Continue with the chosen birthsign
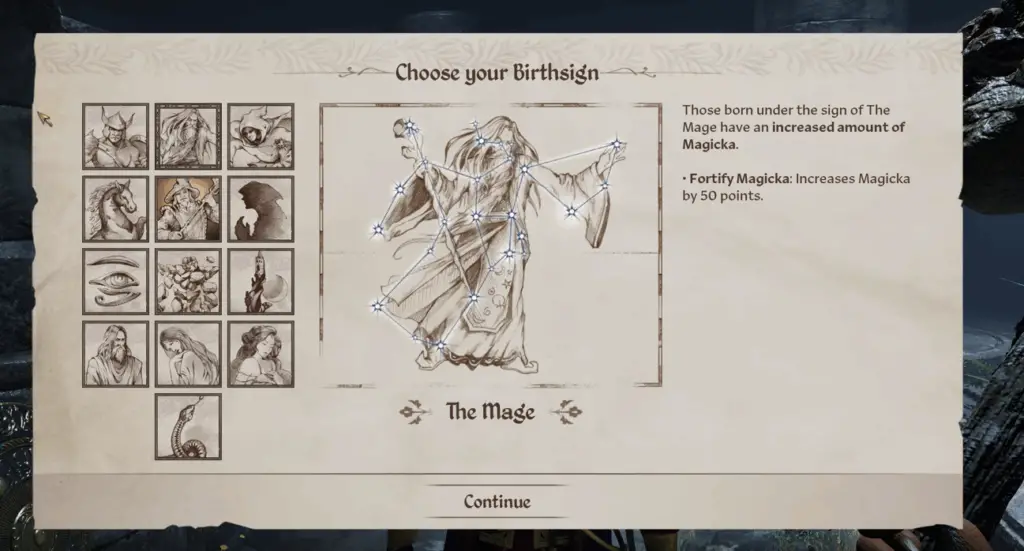This screenshot has width=1024, height=551. click(497, 502)
